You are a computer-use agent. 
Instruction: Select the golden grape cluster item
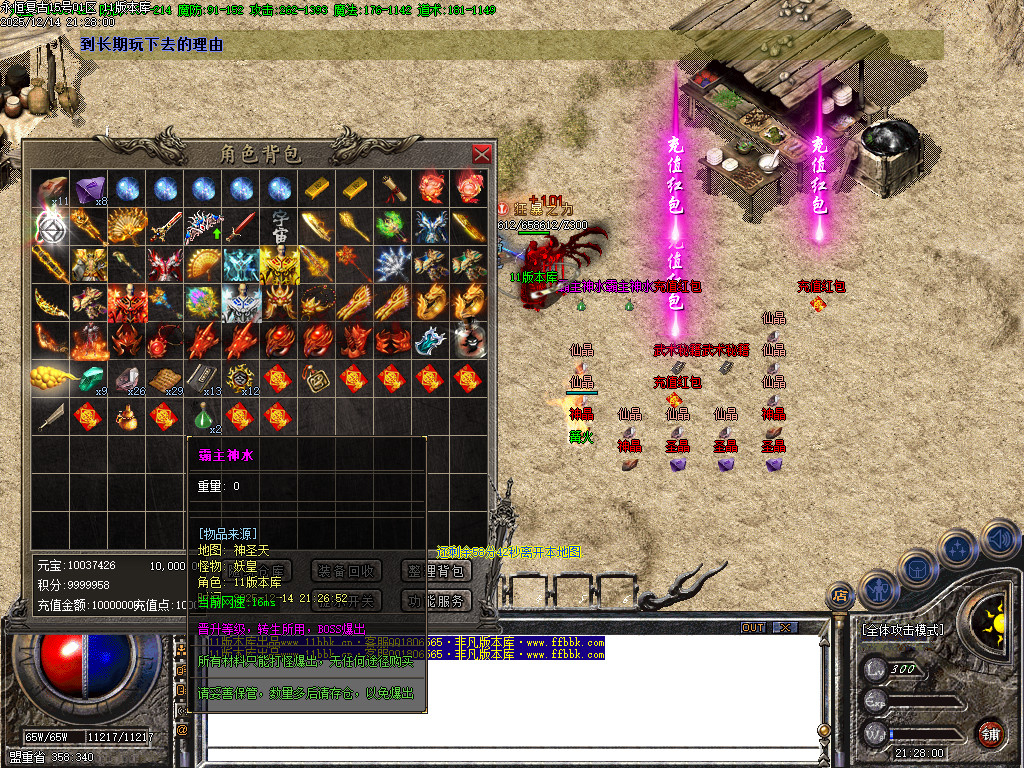point(52,378)
